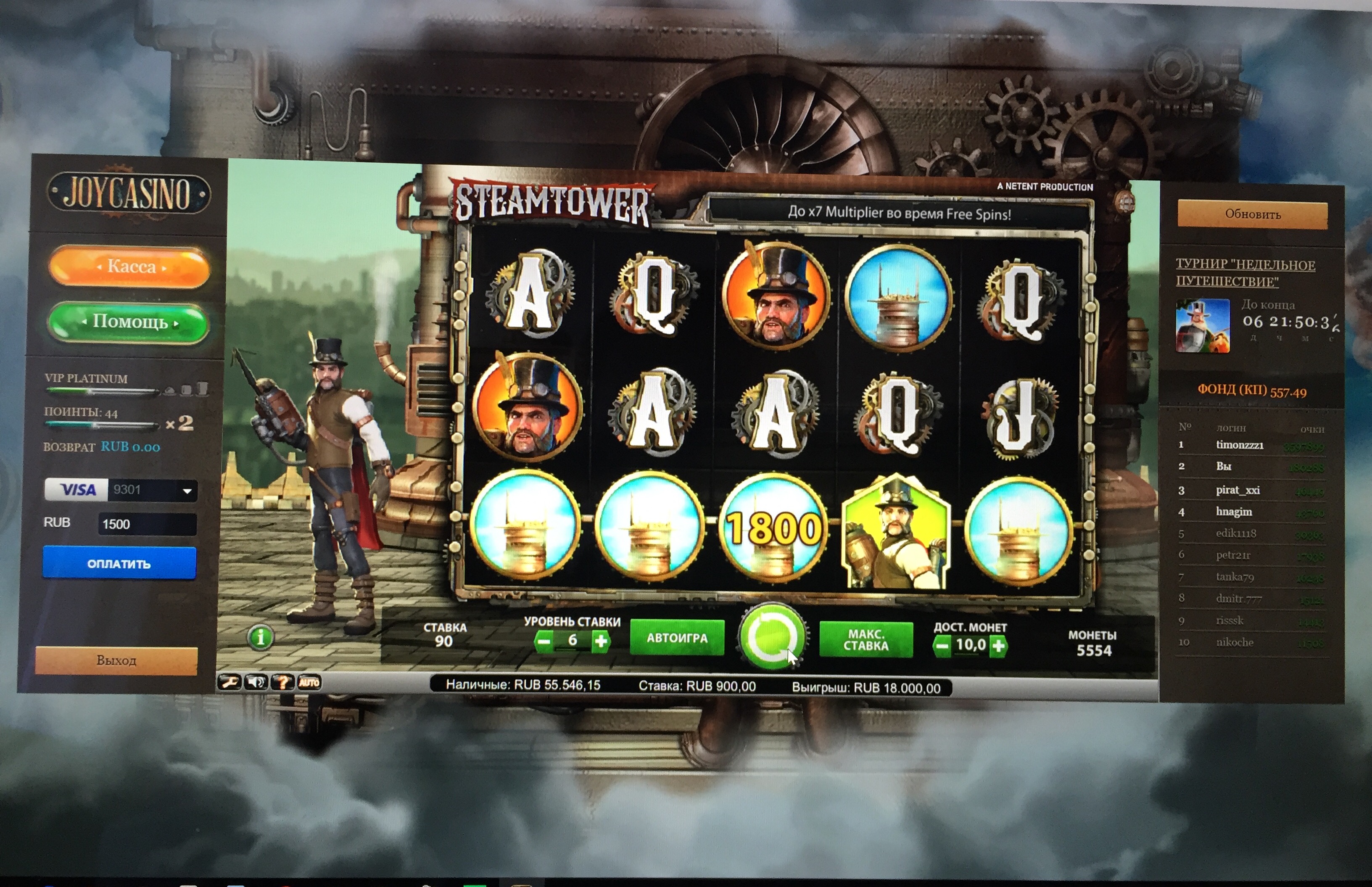Increase the bet level with plus
Screen dimensions: 1372x887
point(600,641)
